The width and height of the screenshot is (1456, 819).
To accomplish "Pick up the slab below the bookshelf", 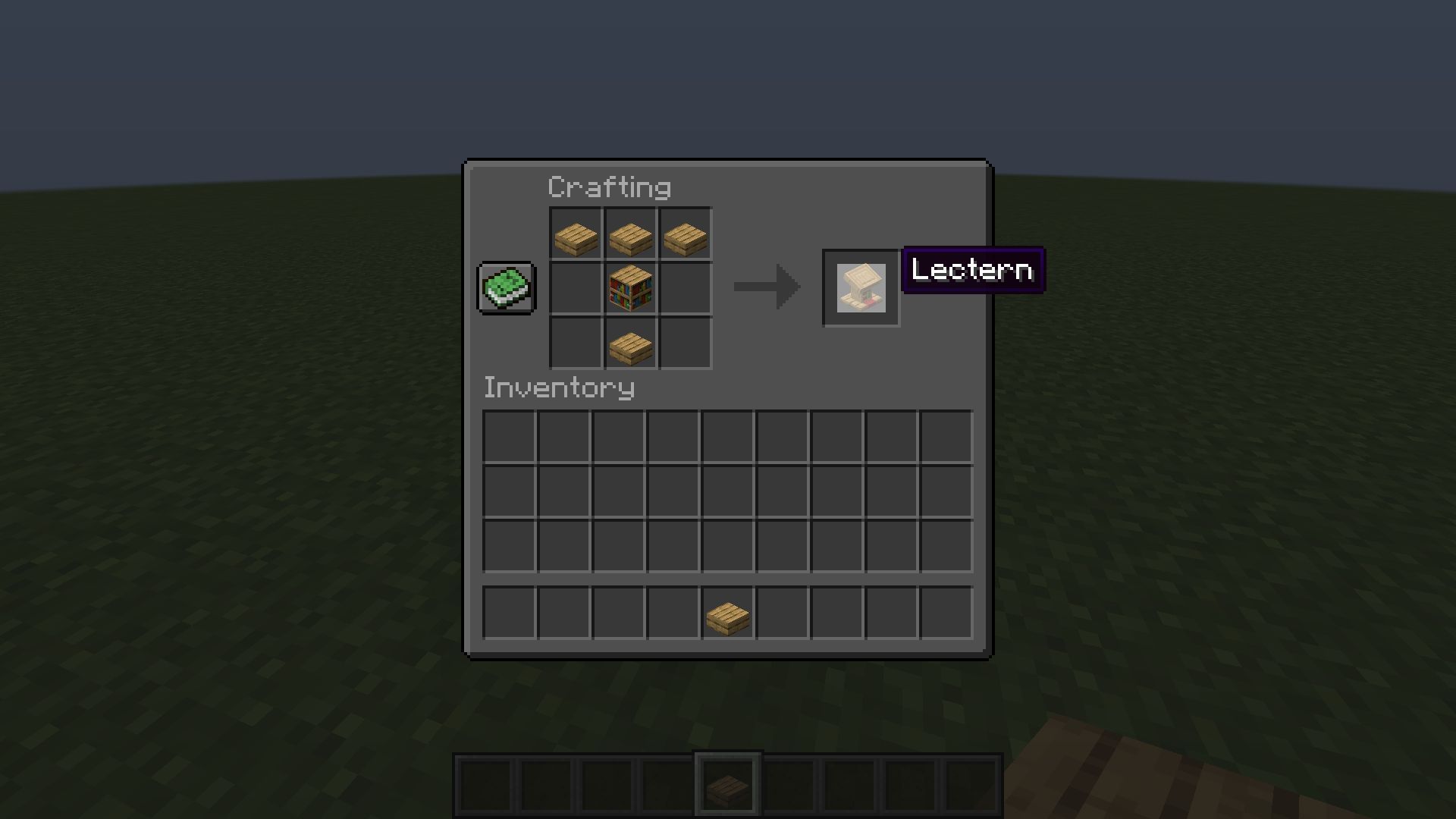I will pos(630,344).
